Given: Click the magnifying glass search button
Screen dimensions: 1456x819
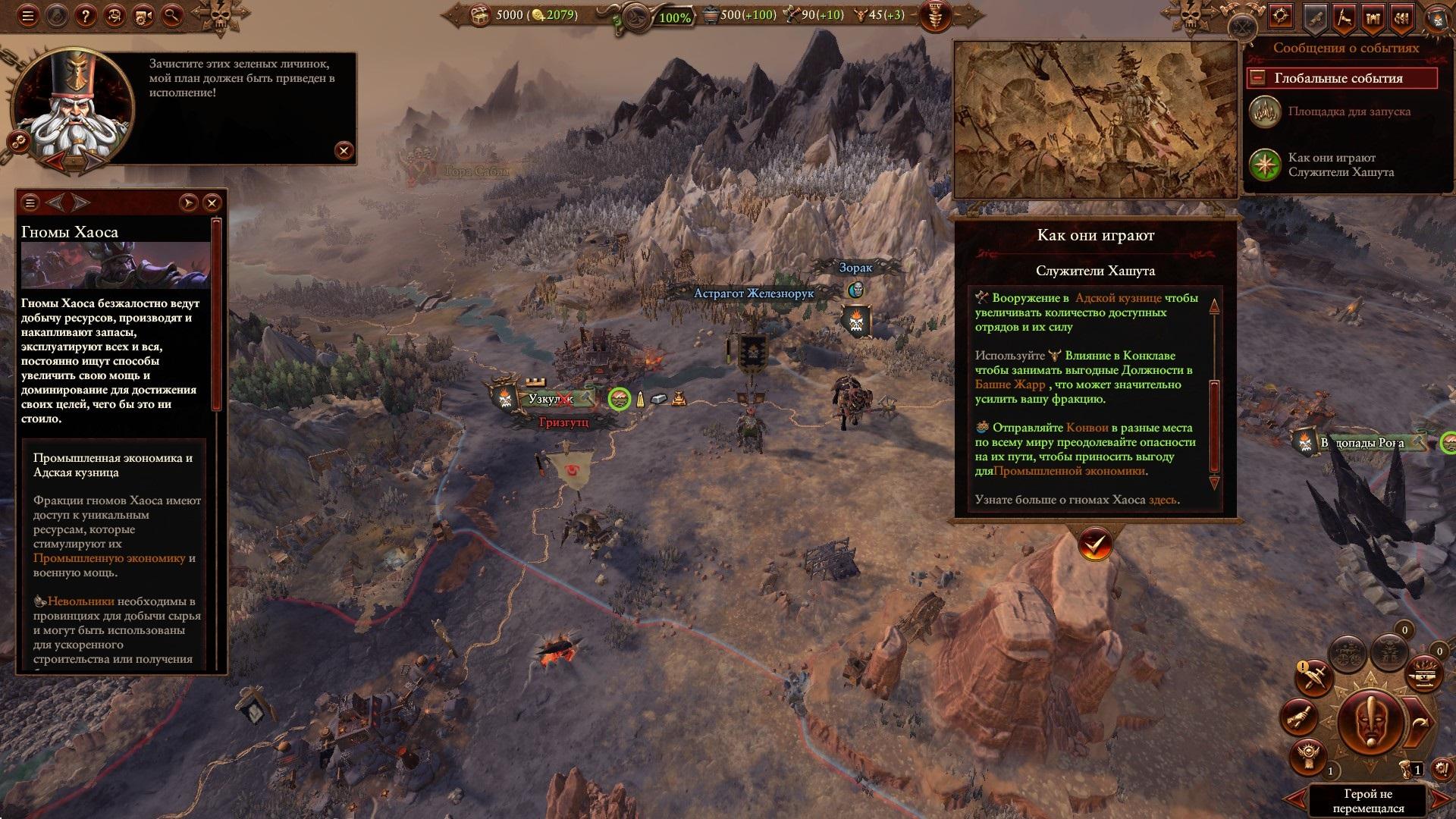Looking at the screenshot, I should click(x=172, y=15).
